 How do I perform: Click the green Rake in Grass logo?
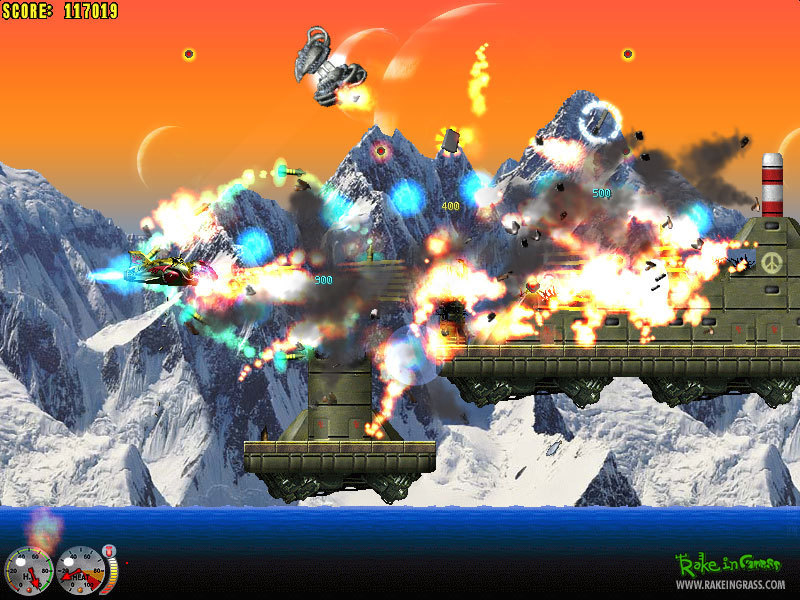[x=729, y=564]
